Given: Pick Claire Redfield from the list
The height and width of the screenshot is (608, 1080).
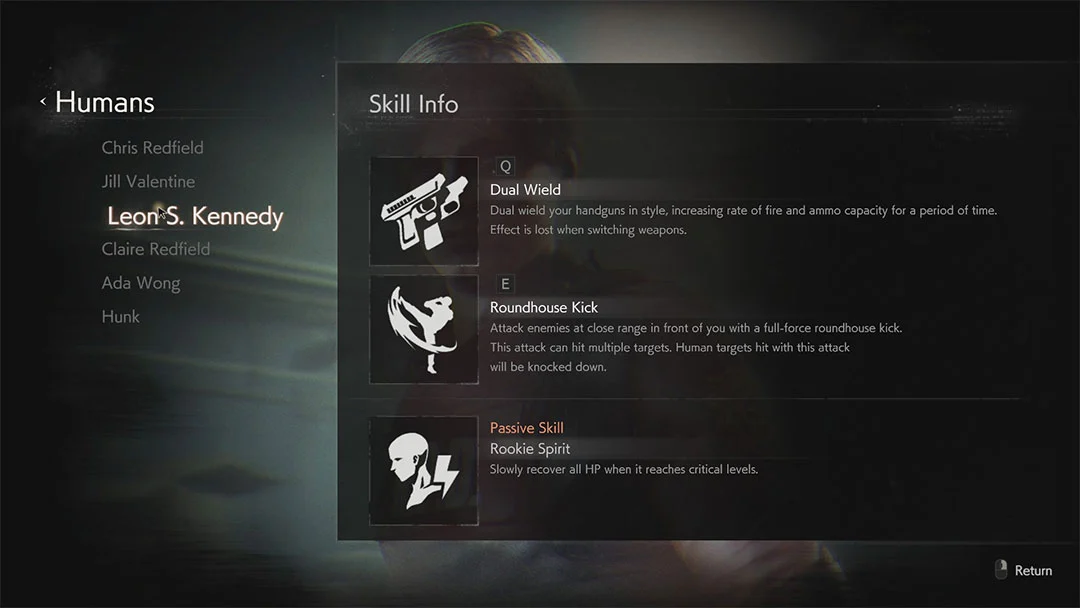Looking at the screenshot, I should click(156, 249).
